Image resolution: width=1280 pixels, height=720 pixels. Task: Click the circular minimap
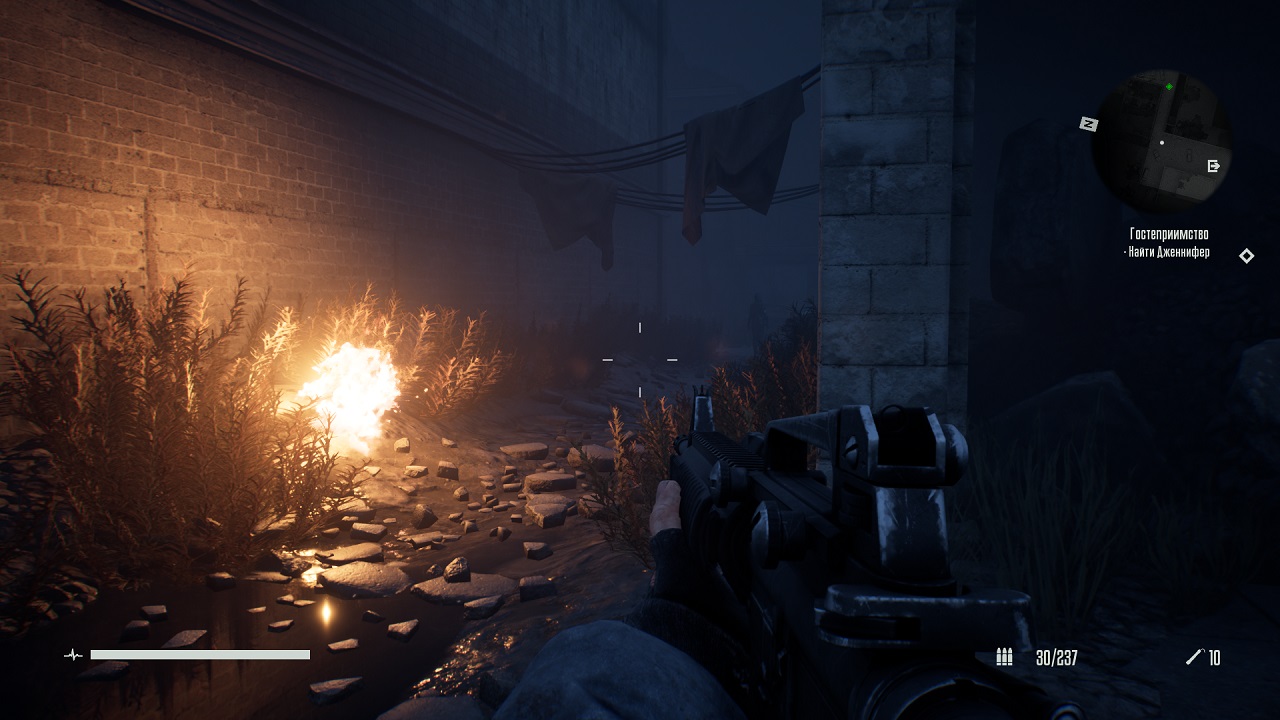coord(1160,142)
